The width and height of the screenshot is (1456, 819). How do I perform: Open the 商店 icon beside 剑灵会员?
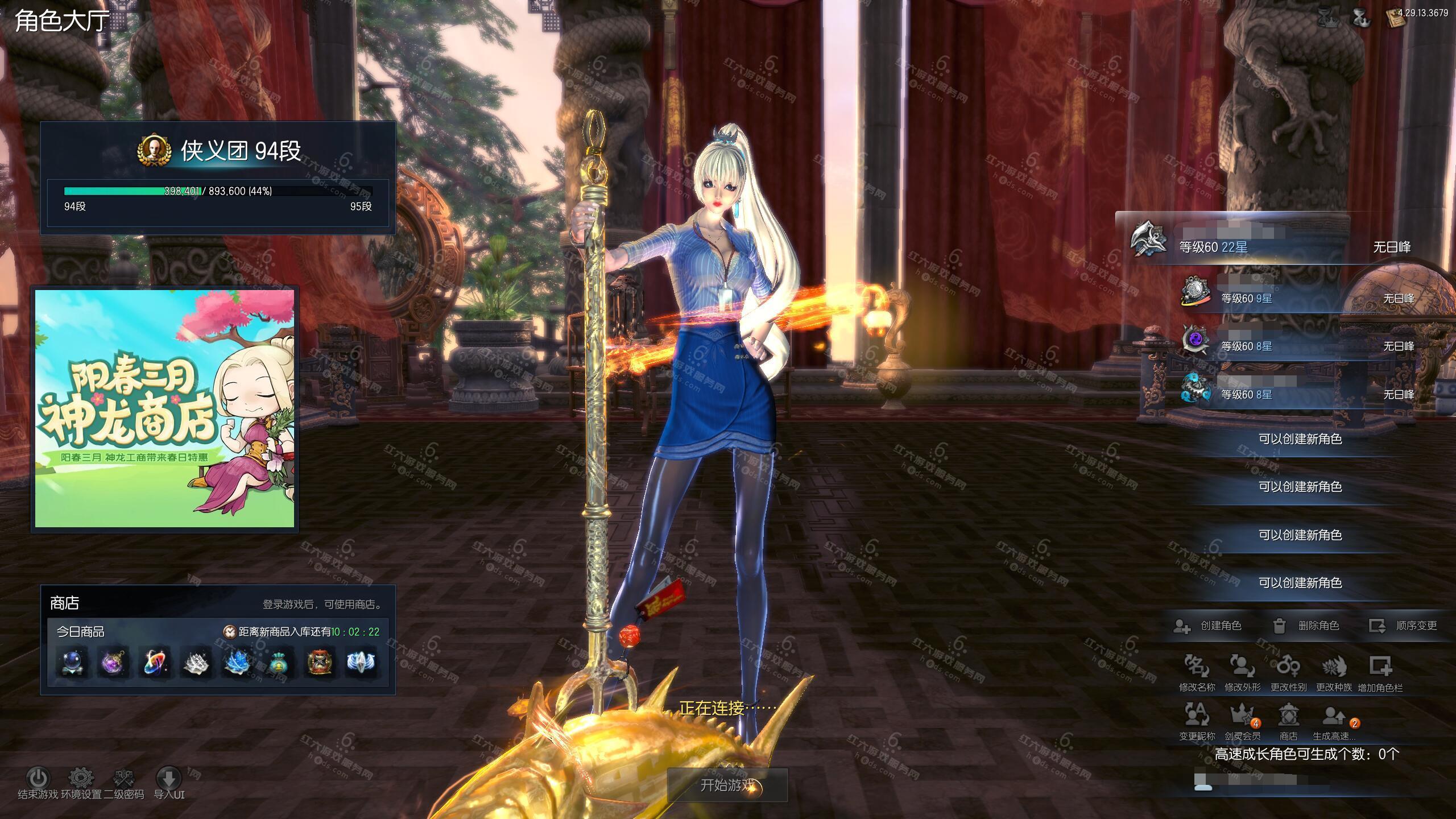click(1288, 714)
